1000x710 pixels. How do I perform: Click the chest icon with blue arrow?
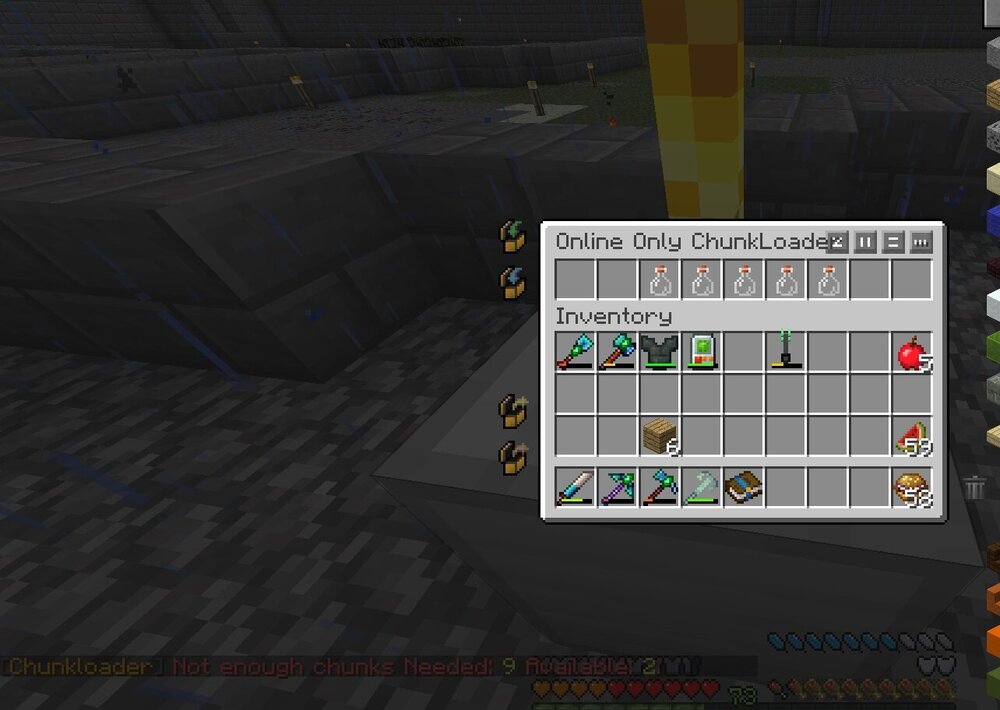[513, 283]
